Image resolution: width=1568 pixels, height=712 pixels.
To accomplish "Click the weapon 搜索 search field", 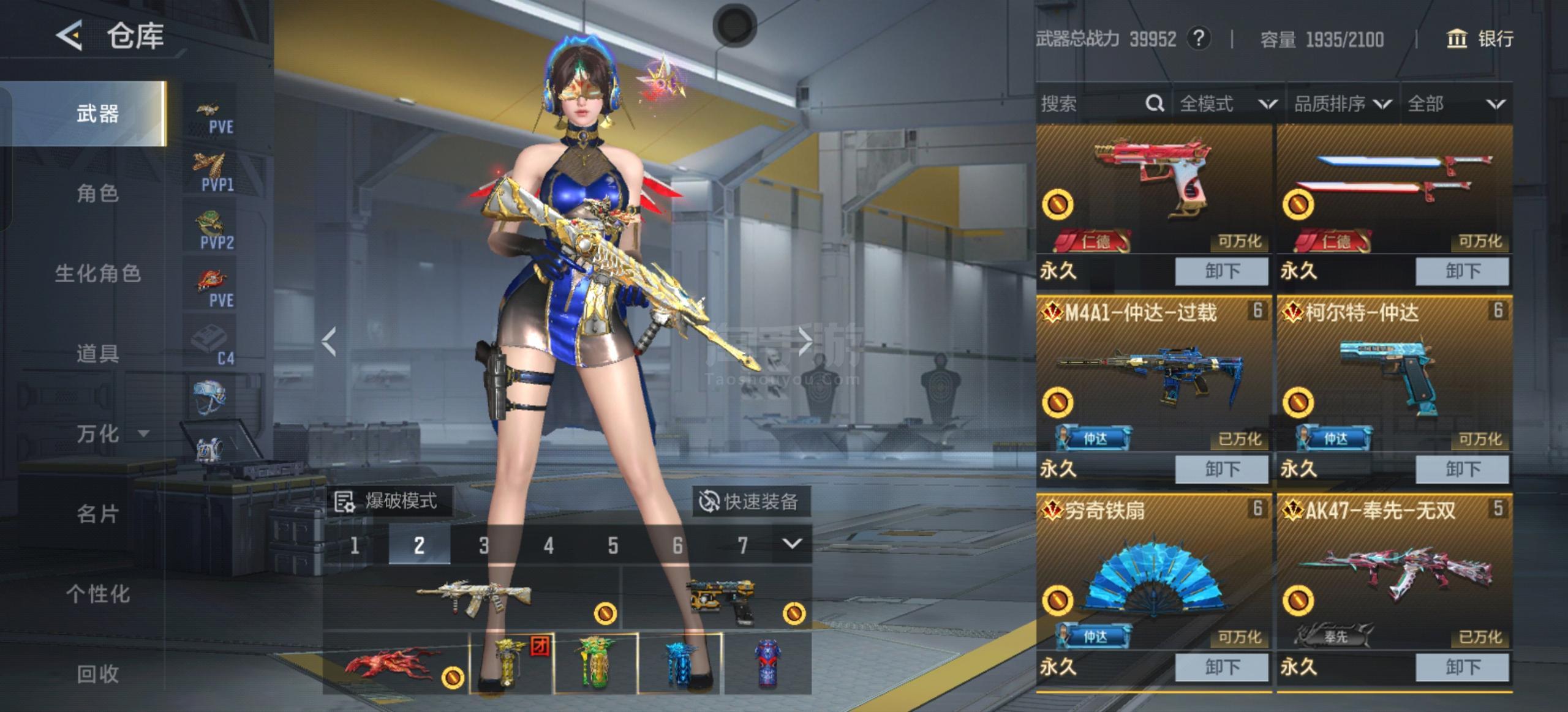I will click(x=1090, y=104).
